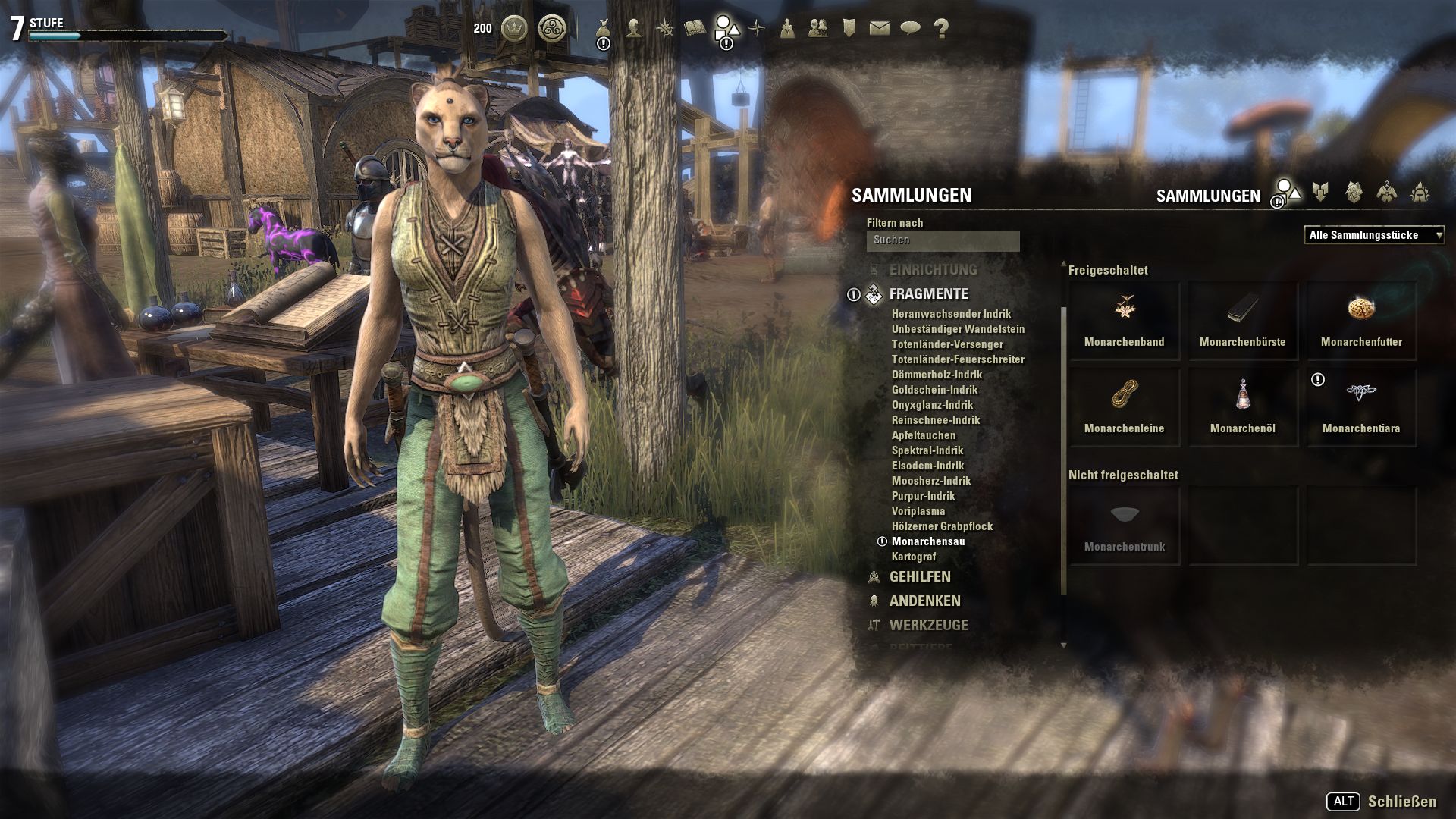Select Heranwachsender Indrik in Fragmente list
The width and height of the screenshot is (1456, 819).
(951, 314)
